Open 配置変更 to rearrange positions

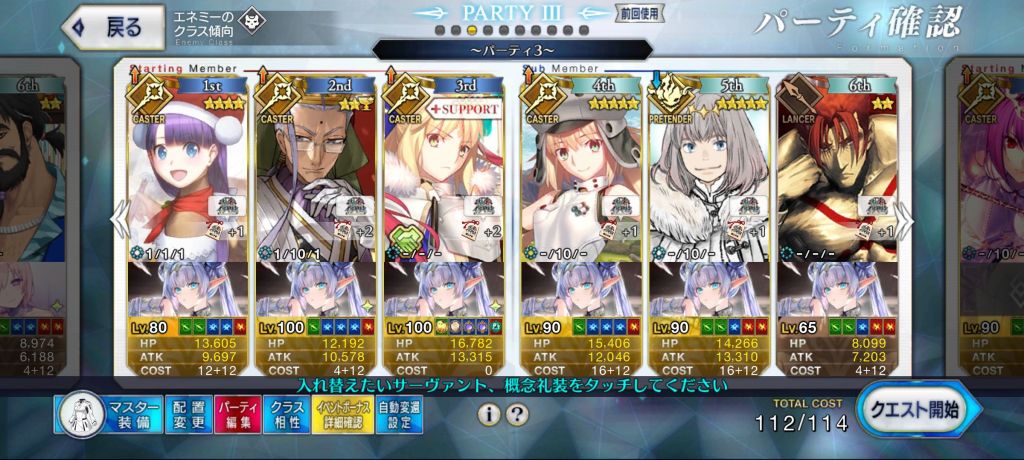pos(186,413)
